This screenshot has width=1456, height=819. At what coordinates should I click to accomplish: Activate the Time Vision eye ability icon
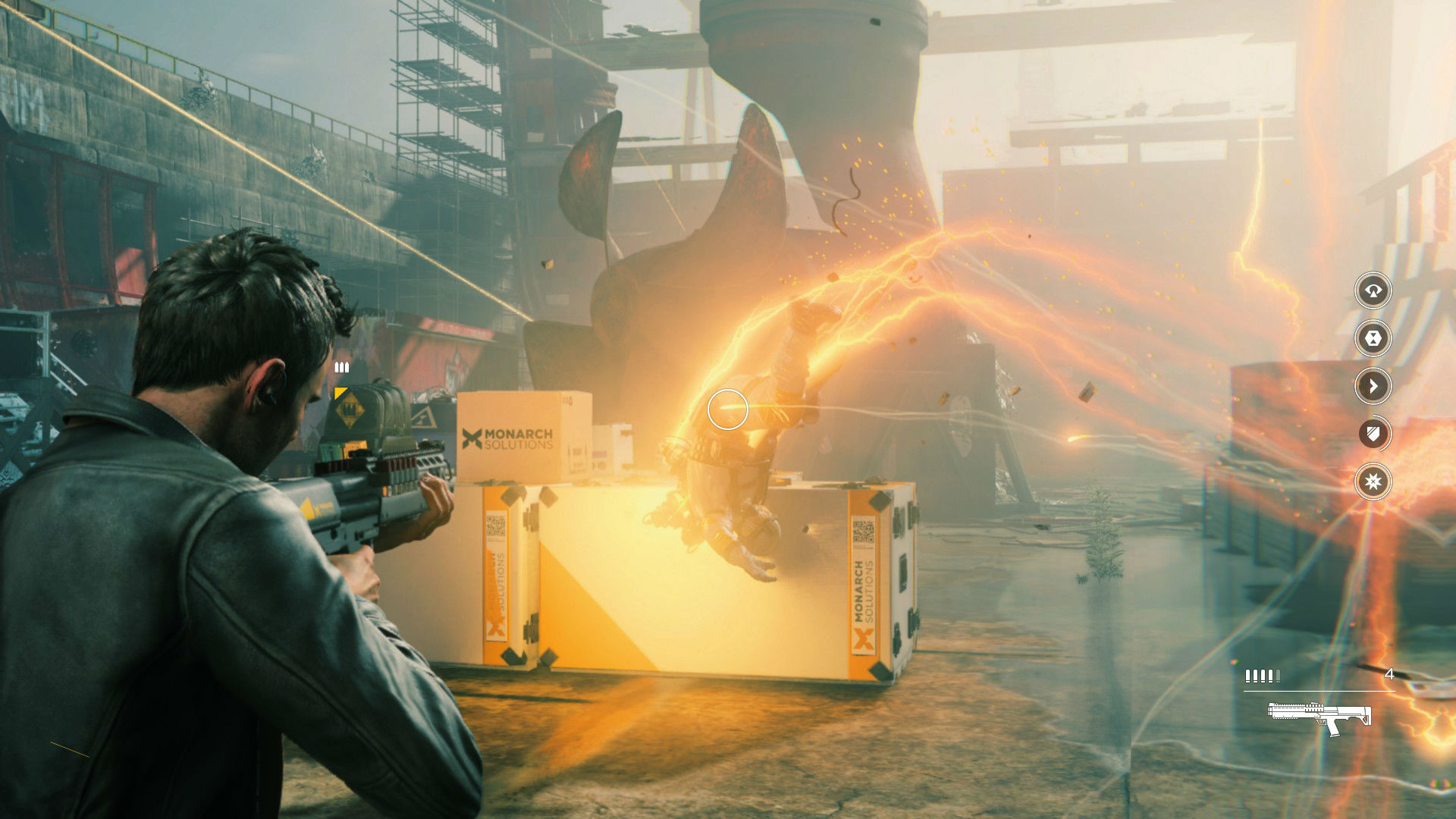(x=1373, y=290)
